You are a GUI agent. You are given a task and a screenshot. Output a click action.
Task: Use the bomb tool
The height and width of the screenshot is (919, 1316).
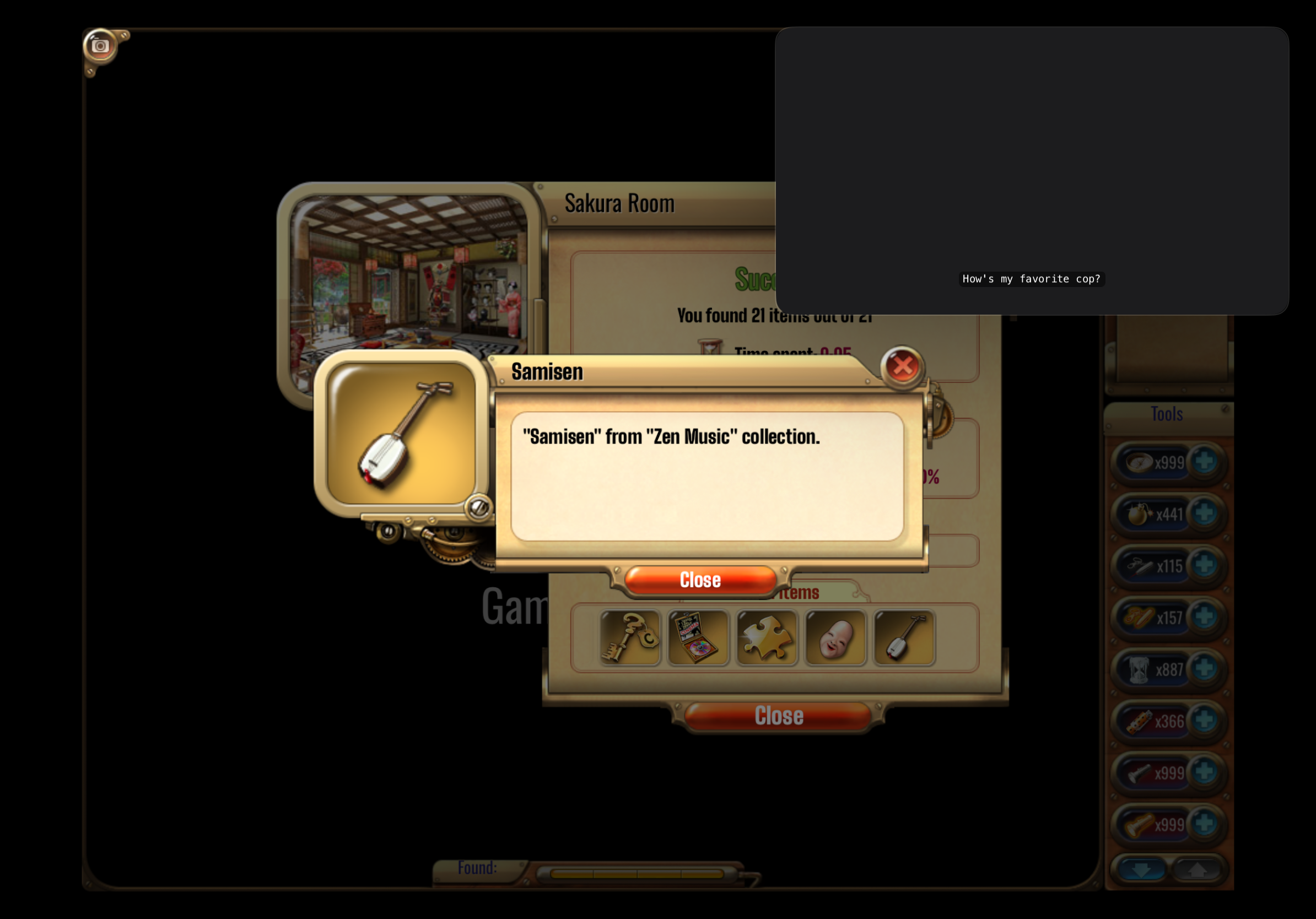(1139, 514)
